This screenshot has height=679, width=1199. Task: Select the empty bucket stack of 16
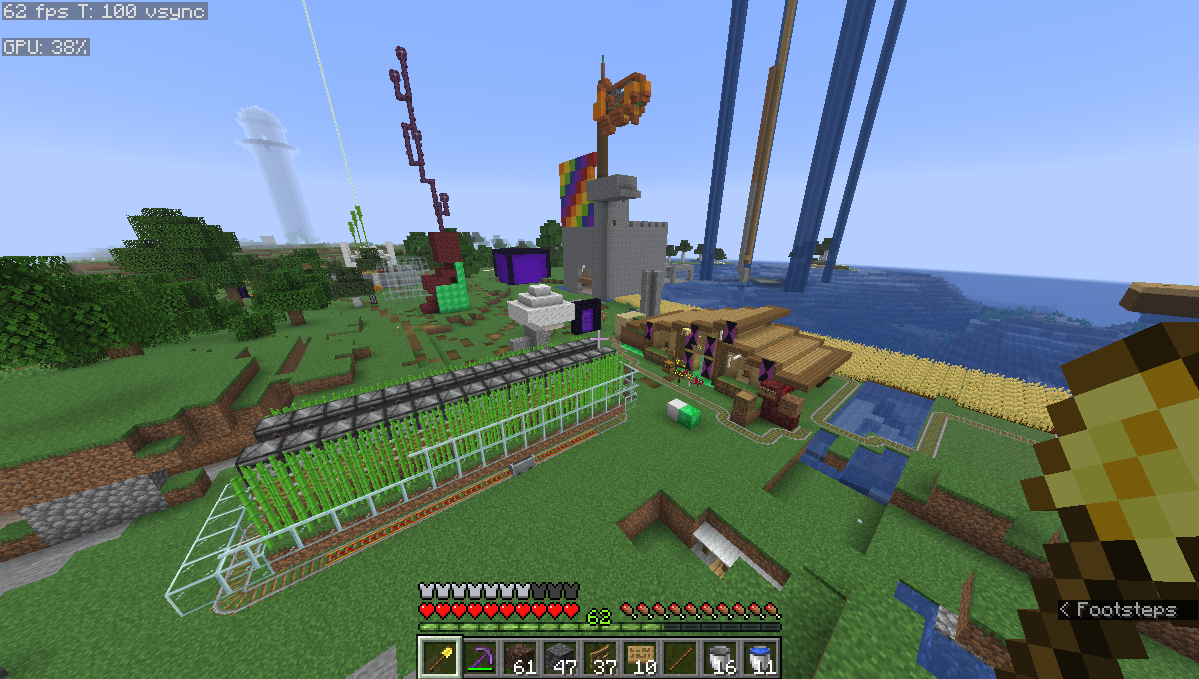pos(720,657)
